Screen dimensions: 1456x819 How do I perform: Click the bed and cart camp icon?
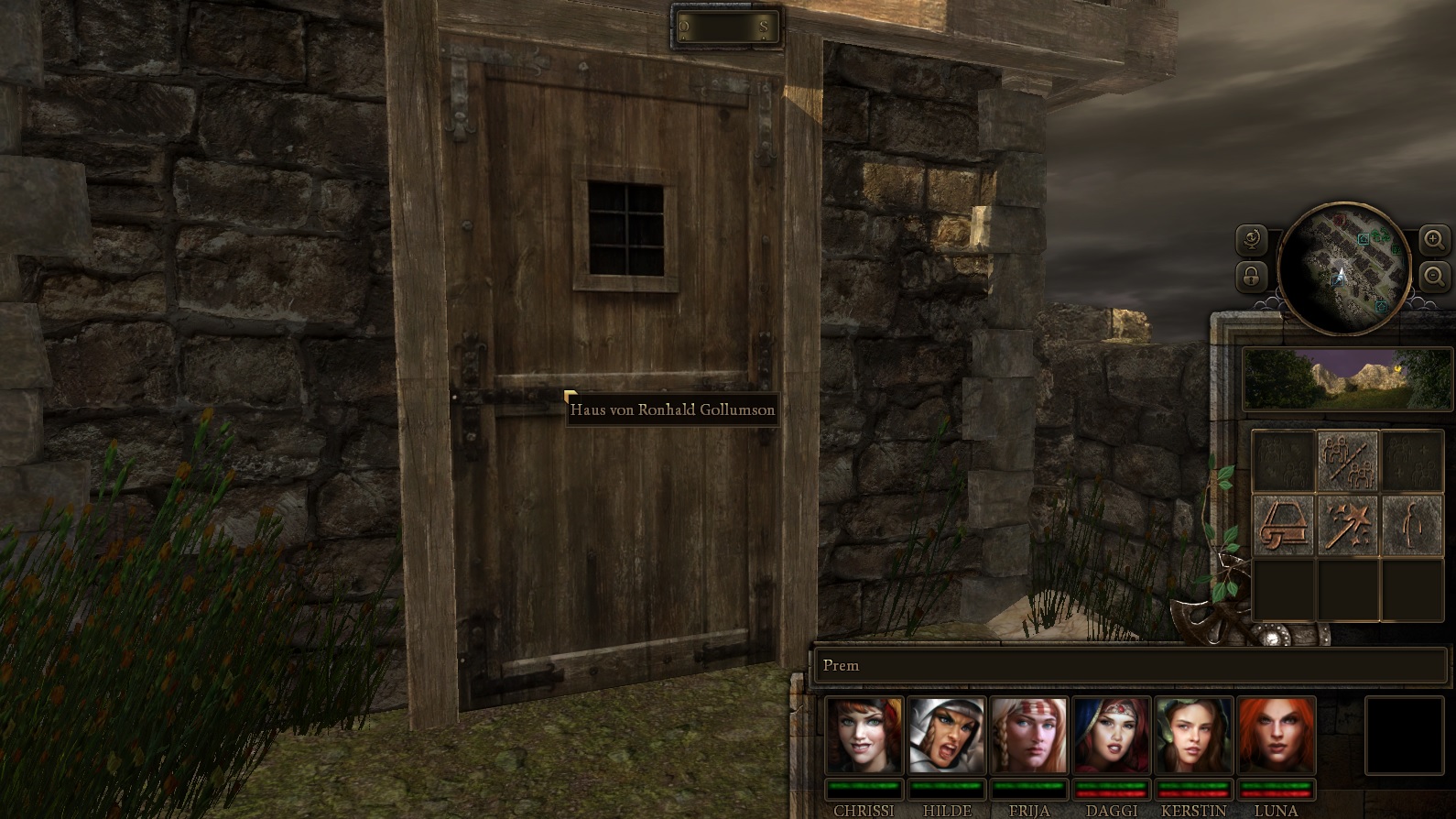1282,525
